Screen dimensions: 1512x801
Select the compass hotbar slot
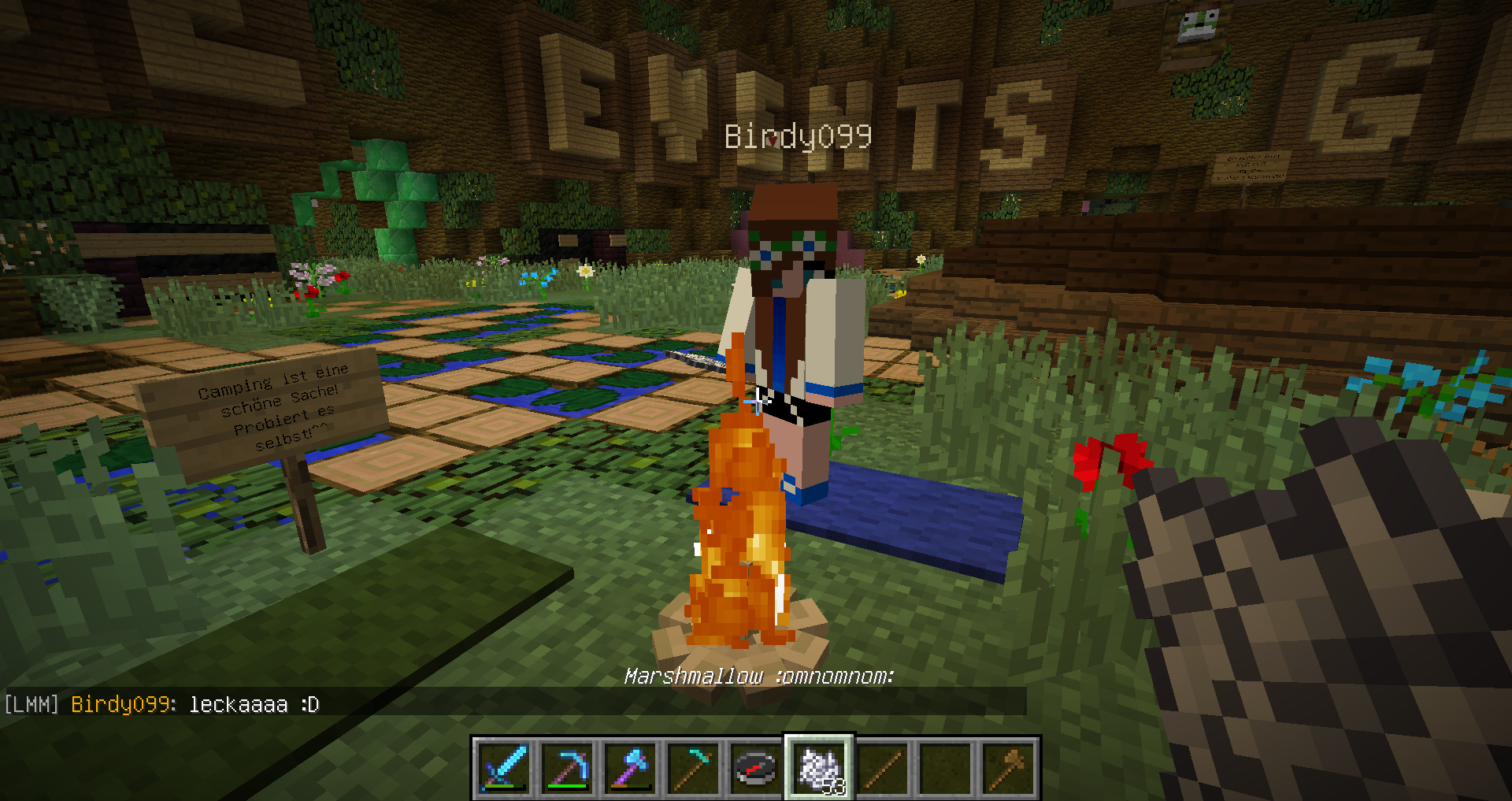coord(756,768)
